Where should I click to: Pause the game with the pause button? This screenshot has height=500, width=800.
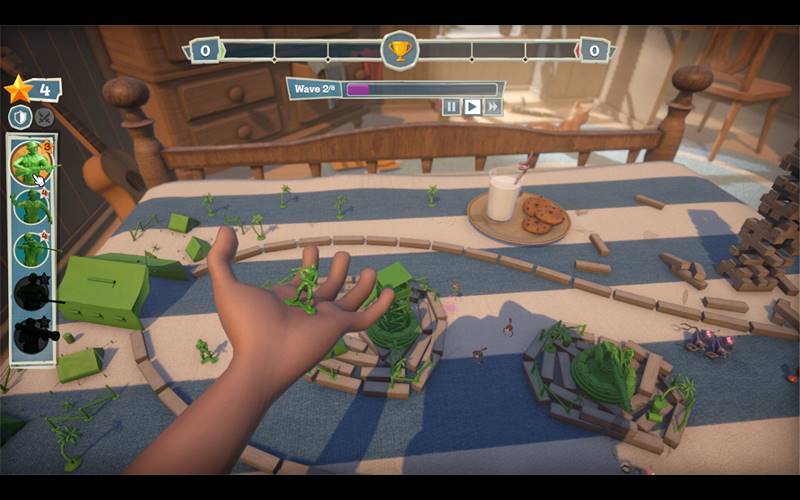(x=451, y=106)
